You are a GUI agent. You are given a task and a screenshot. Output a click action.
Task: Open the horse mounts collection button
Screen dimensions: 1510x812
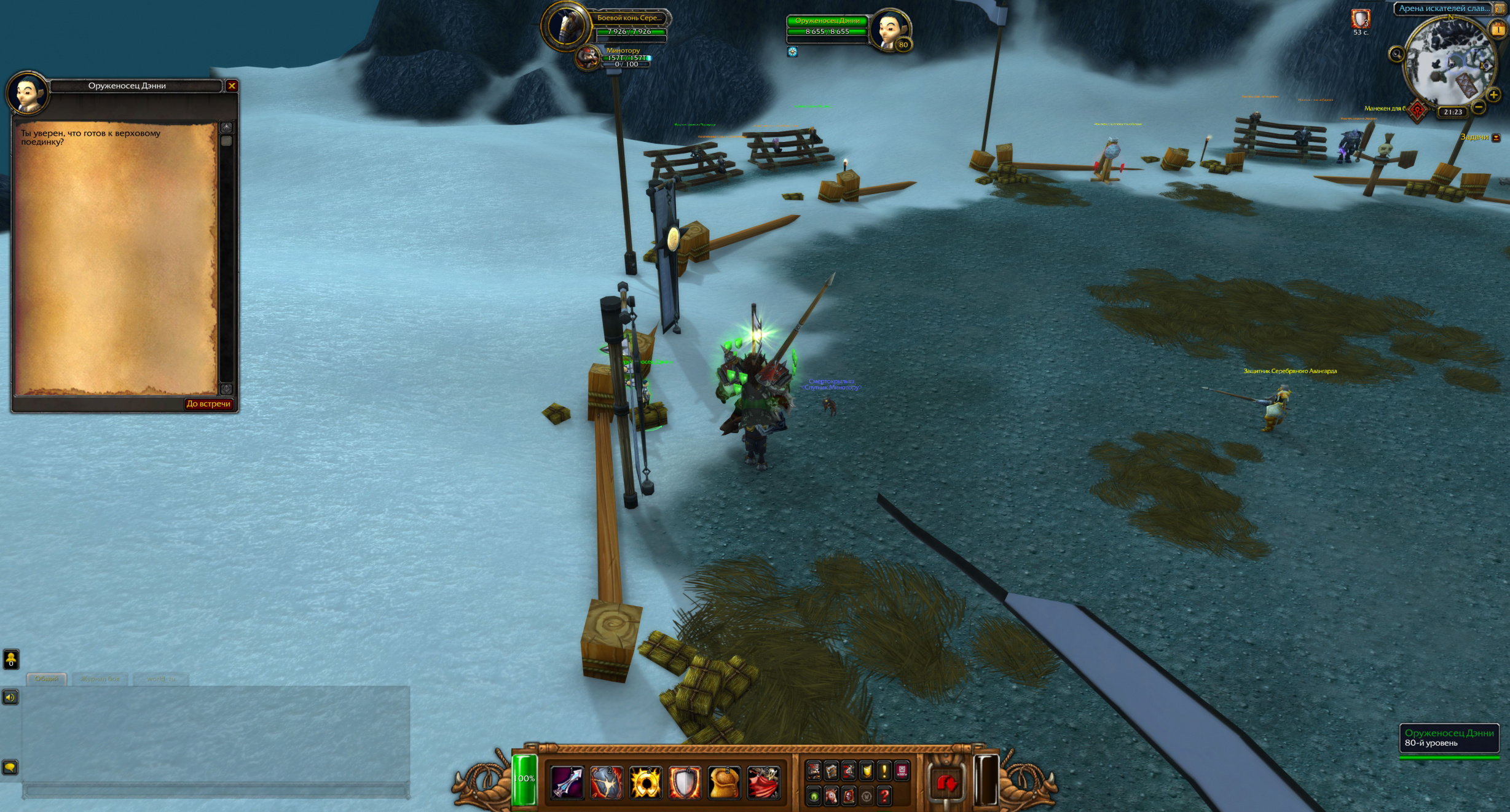click(831, 797)
